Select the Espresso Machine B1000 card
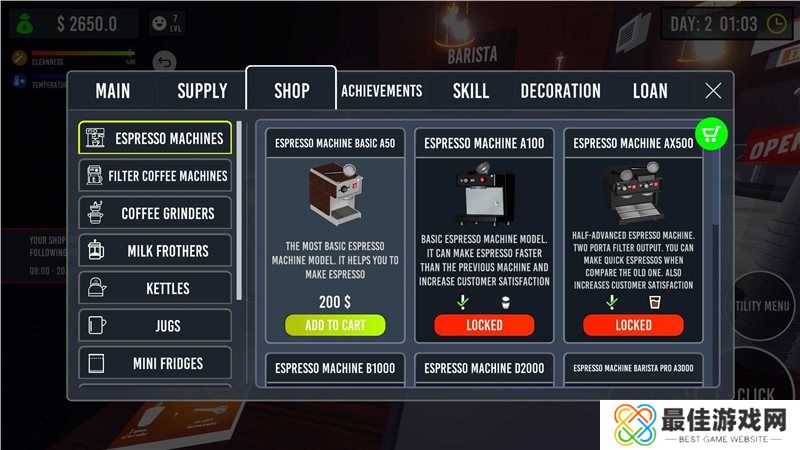The width and height of the screenshot is (800, 450). click(x=335, y=369)
